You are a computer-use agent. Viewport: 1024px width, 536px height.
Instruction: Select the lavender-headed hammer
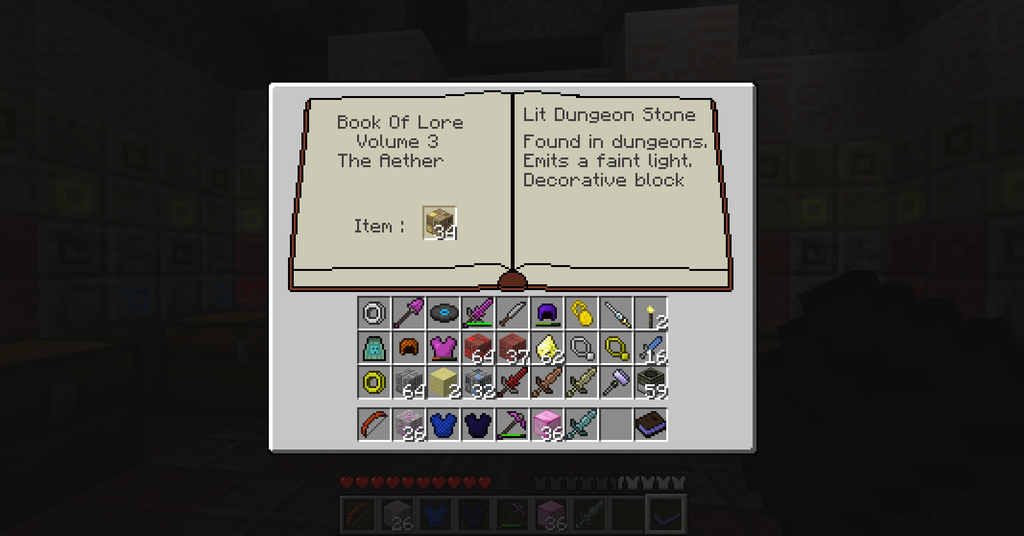[615, 382]
